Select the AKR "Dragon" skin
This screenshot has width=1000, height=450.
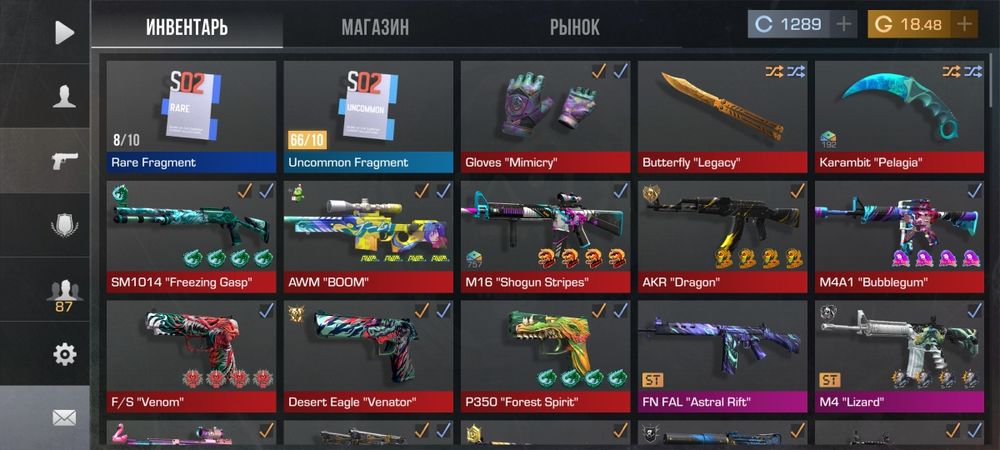721,236
